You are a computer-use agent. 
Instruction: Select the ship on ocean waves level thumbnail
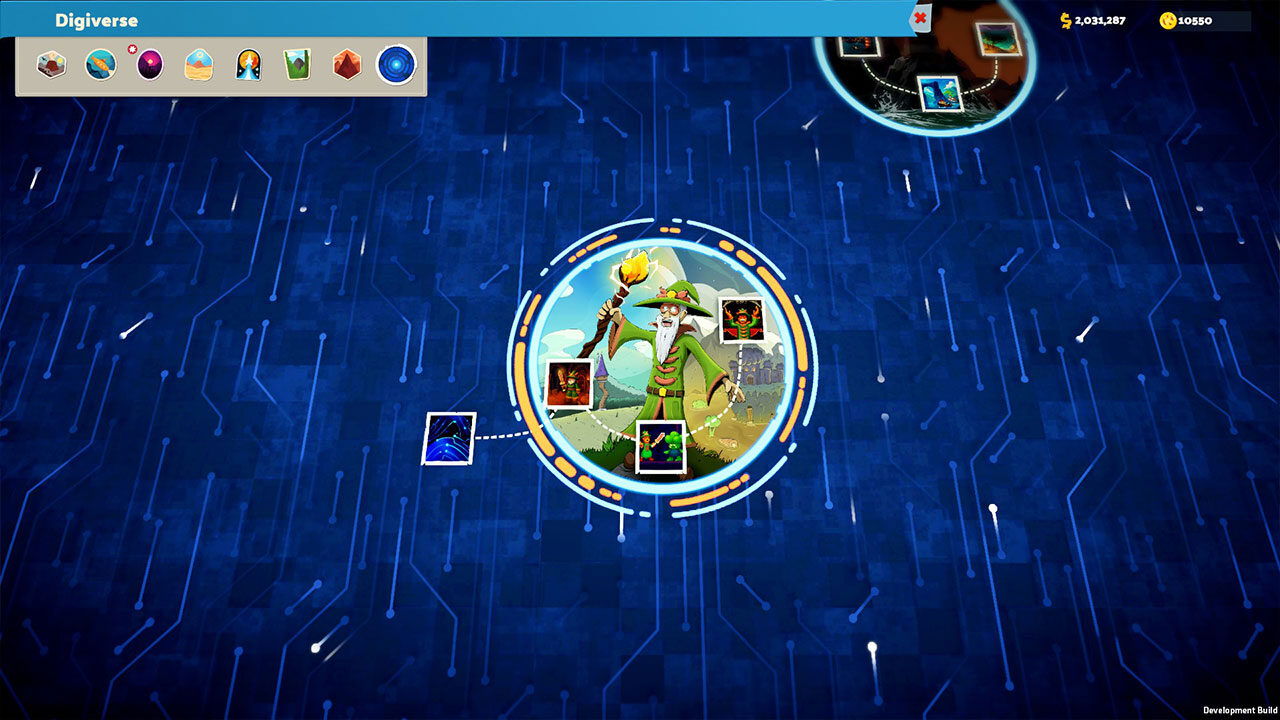[939, 93]
